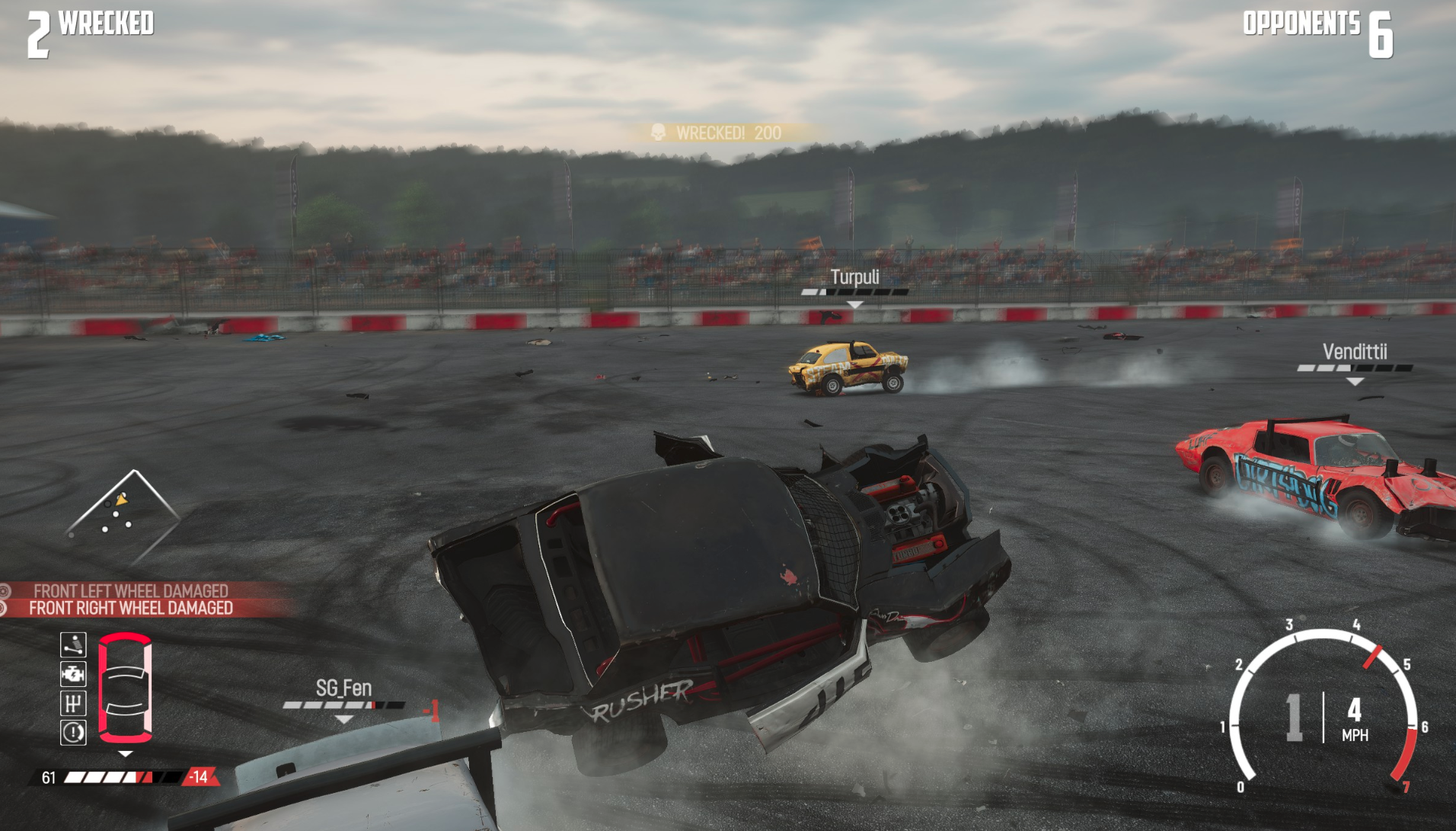The width and height of the screenshot is (1456, 831).
Task: Select the Vendittii opponent name tag
Action: click(1354, 352)
